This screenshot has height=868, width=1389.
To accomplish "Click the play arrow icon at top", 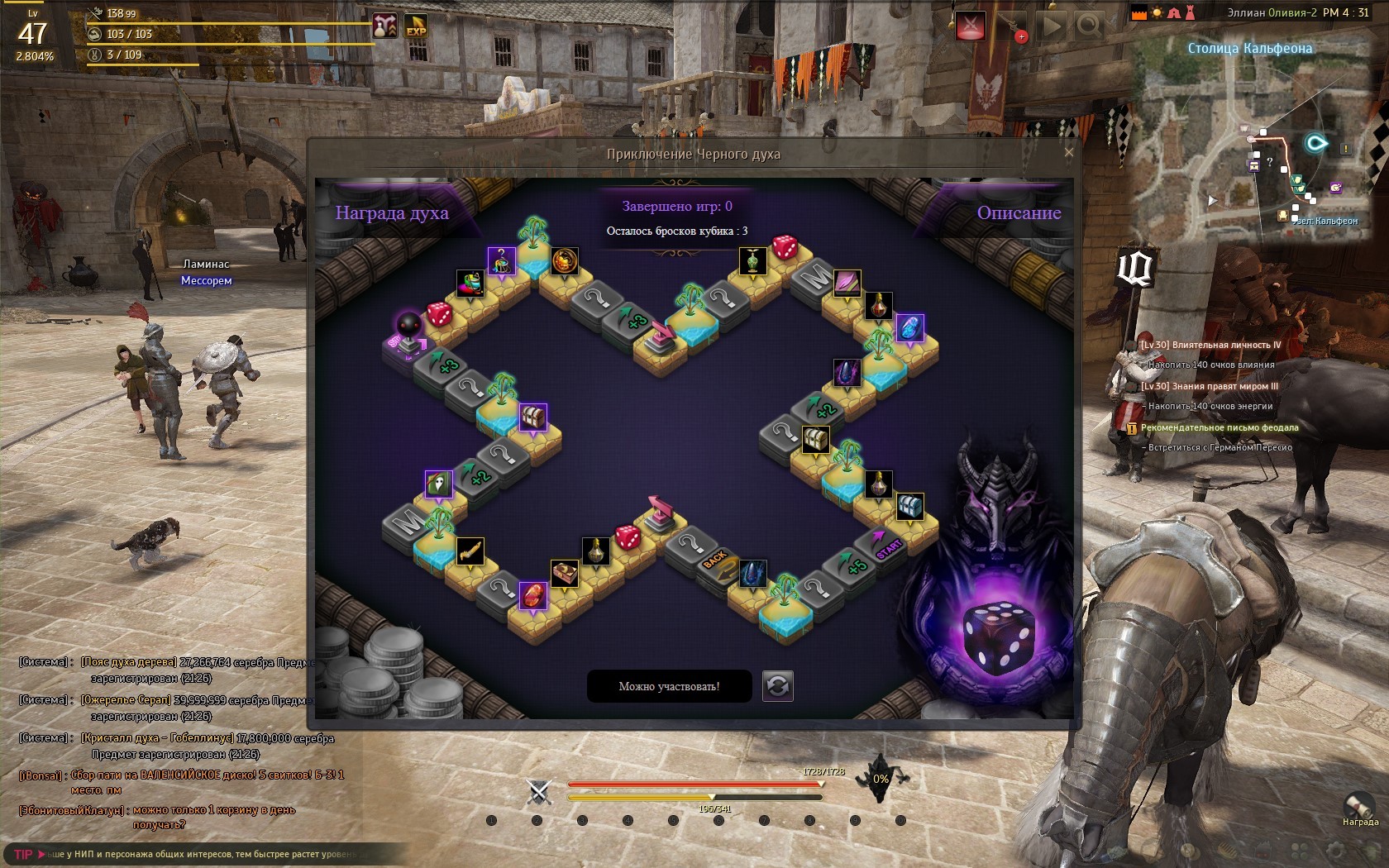I will (x=1052, y=26).
